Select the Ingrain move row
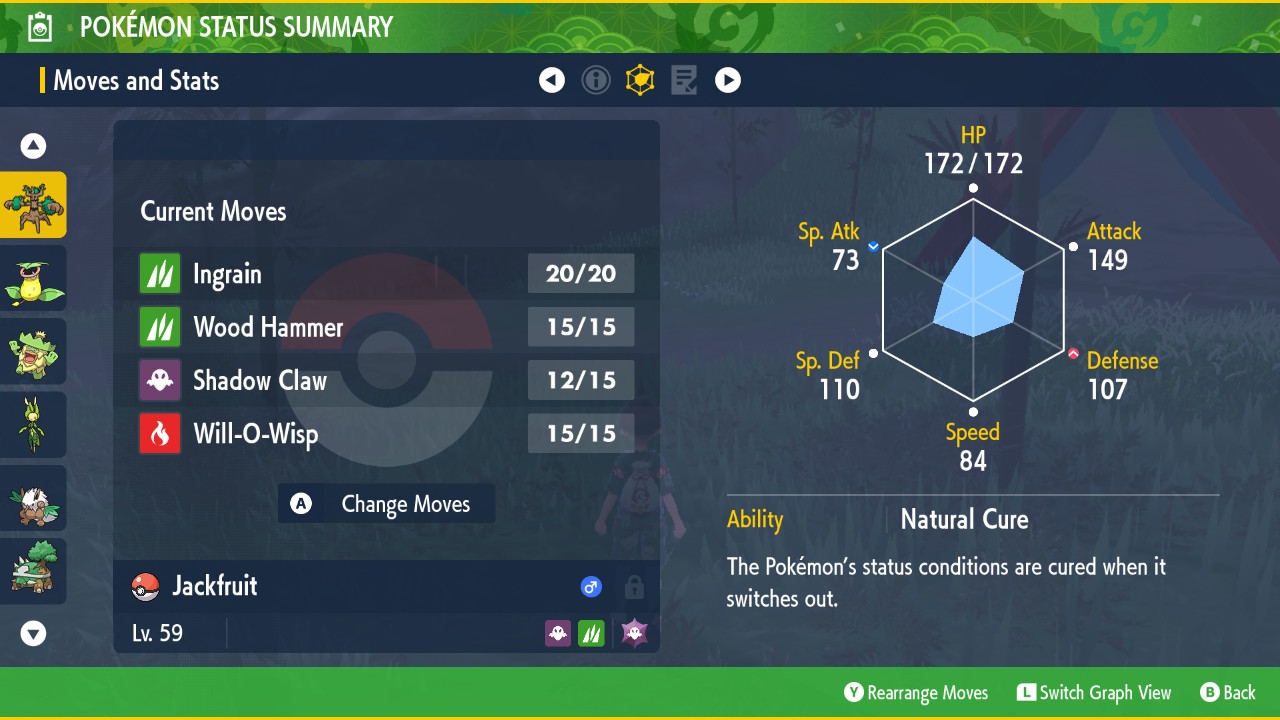This screenshot has width=1280, height=720. [x=386, y=274]
